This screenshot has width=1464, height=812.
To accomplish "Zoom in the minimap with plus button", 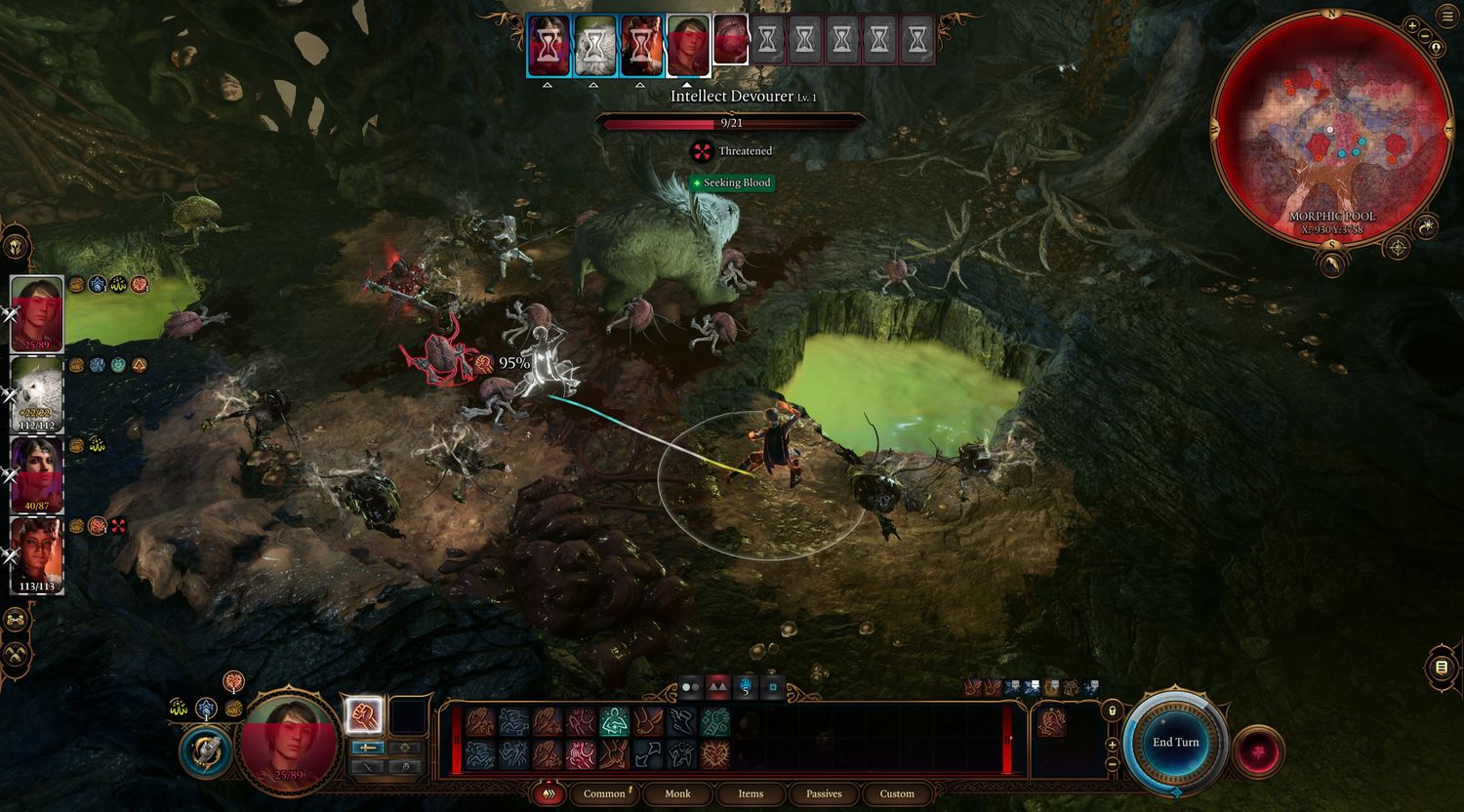I will point(1412,25).
